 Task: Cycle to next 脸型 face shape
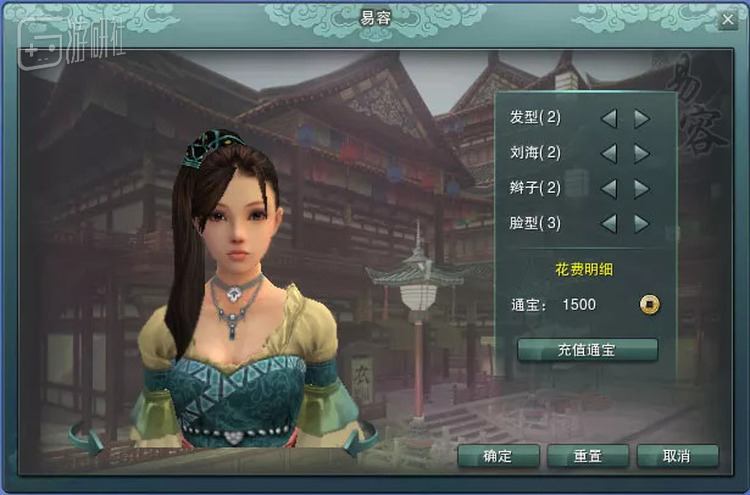(641, 223)
